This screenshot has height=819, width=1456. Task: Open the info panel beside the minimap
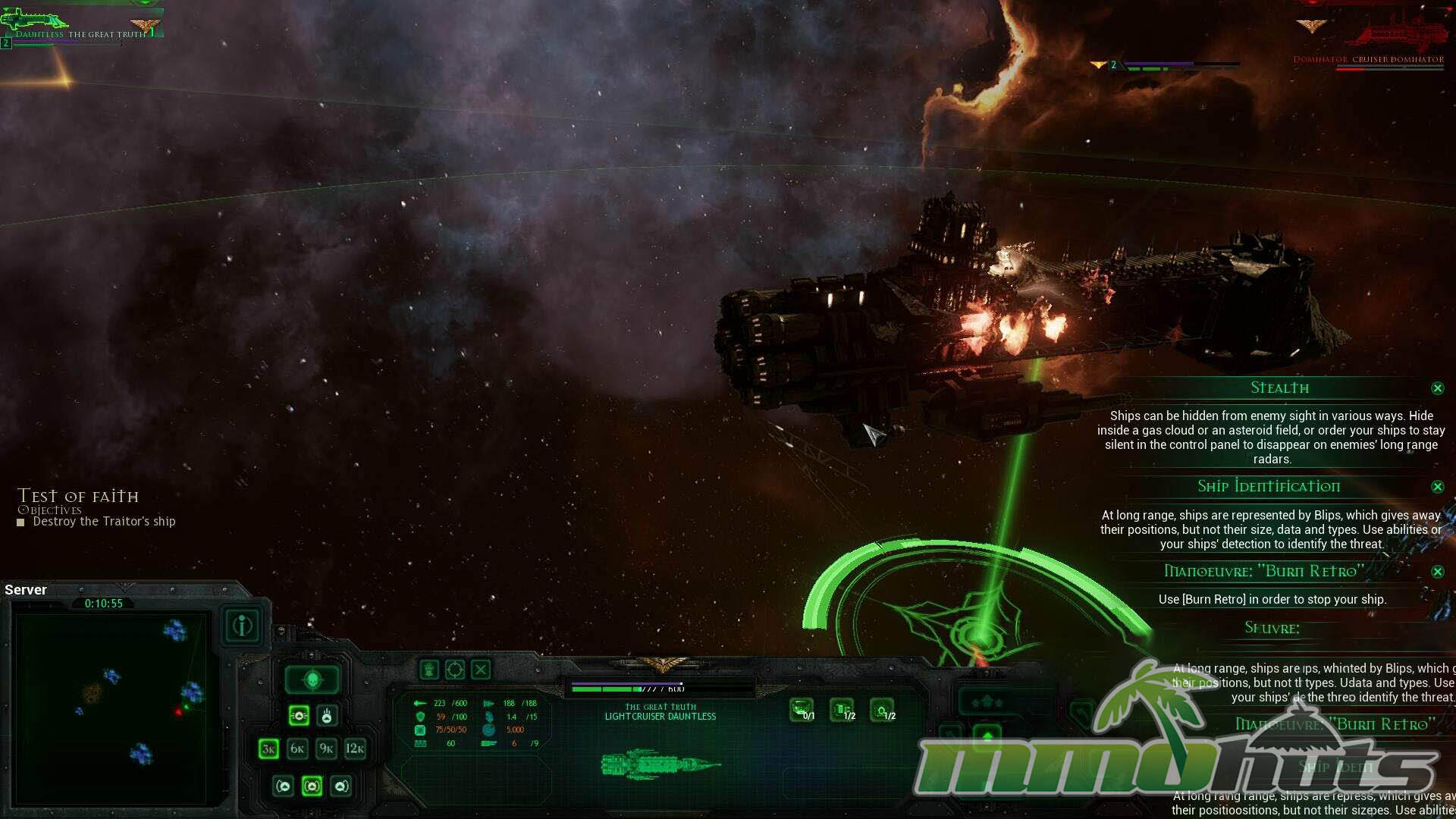point(243,626)
